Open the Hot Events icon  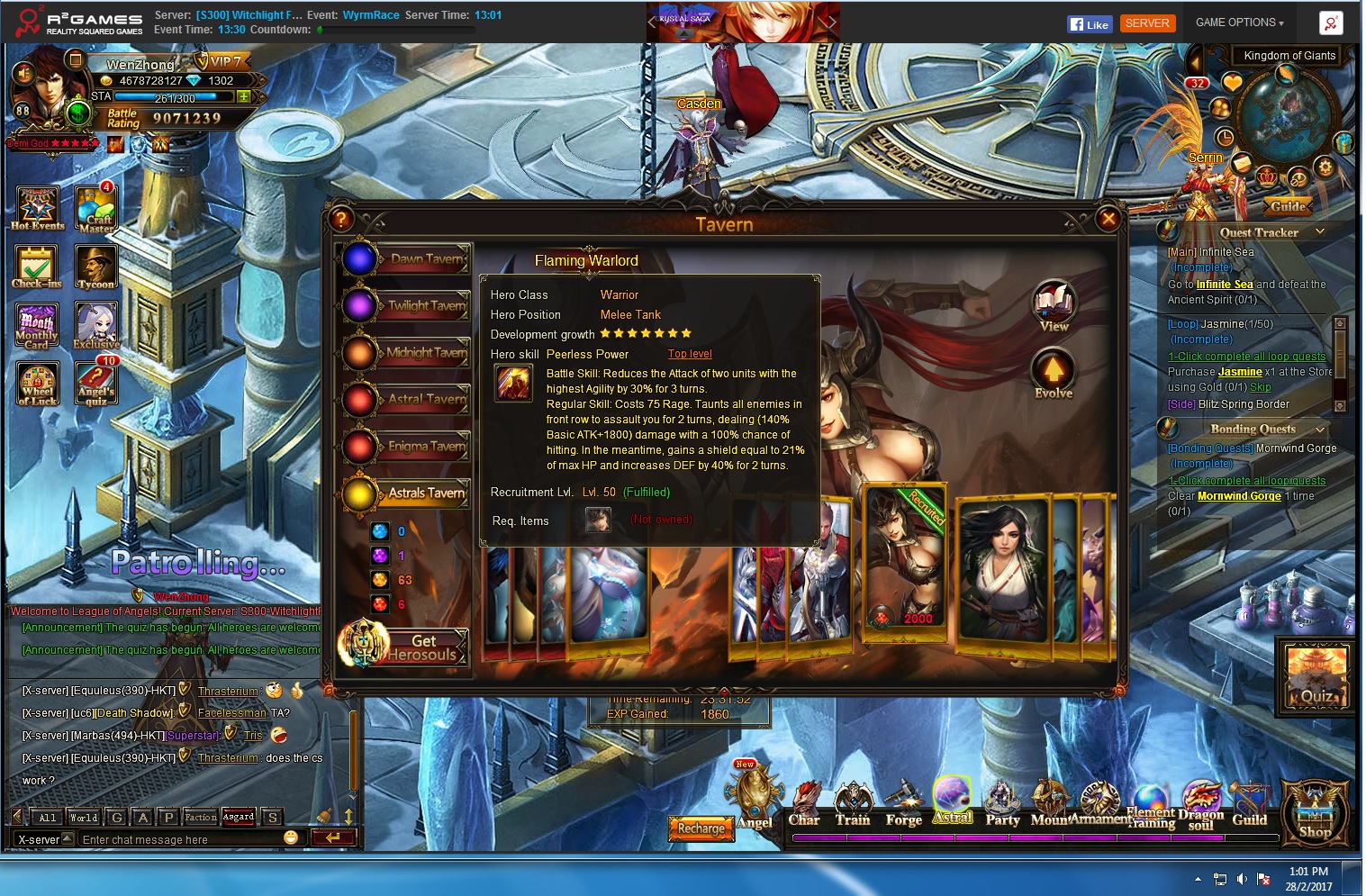tap(38, 208)
